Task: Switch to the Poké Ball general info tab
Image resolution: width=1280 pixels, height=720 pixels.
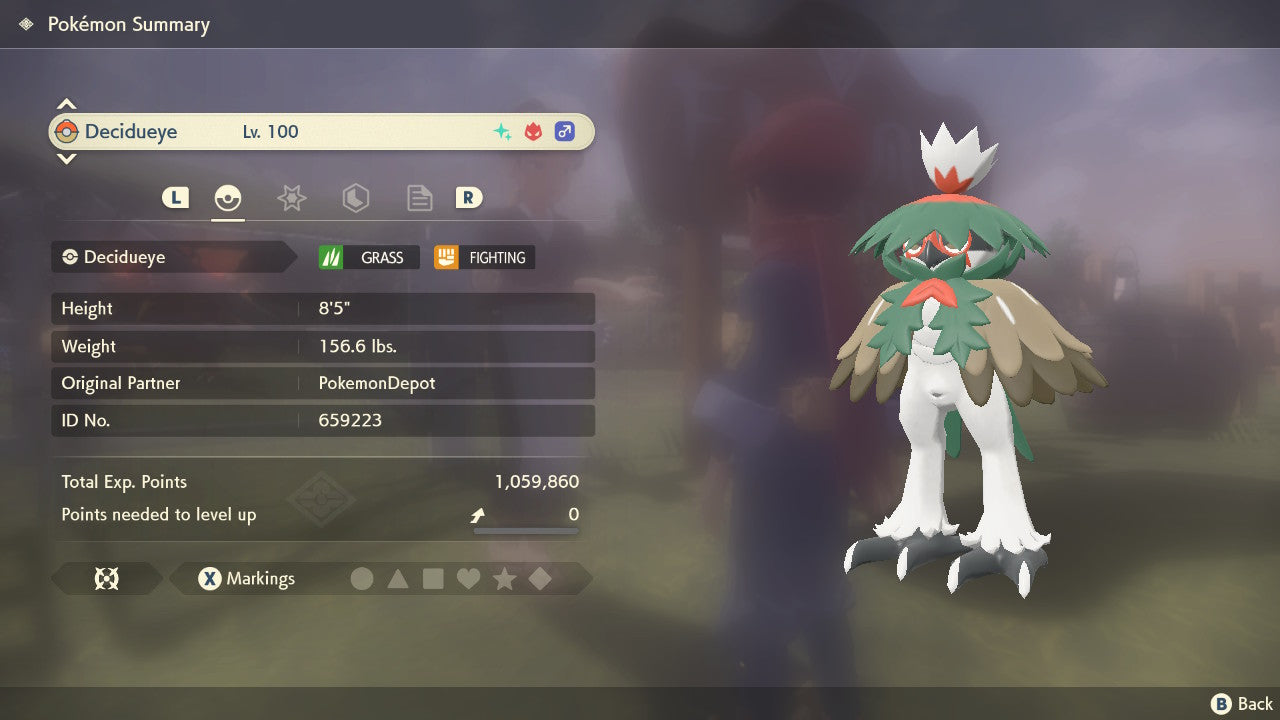Action: 228,198
